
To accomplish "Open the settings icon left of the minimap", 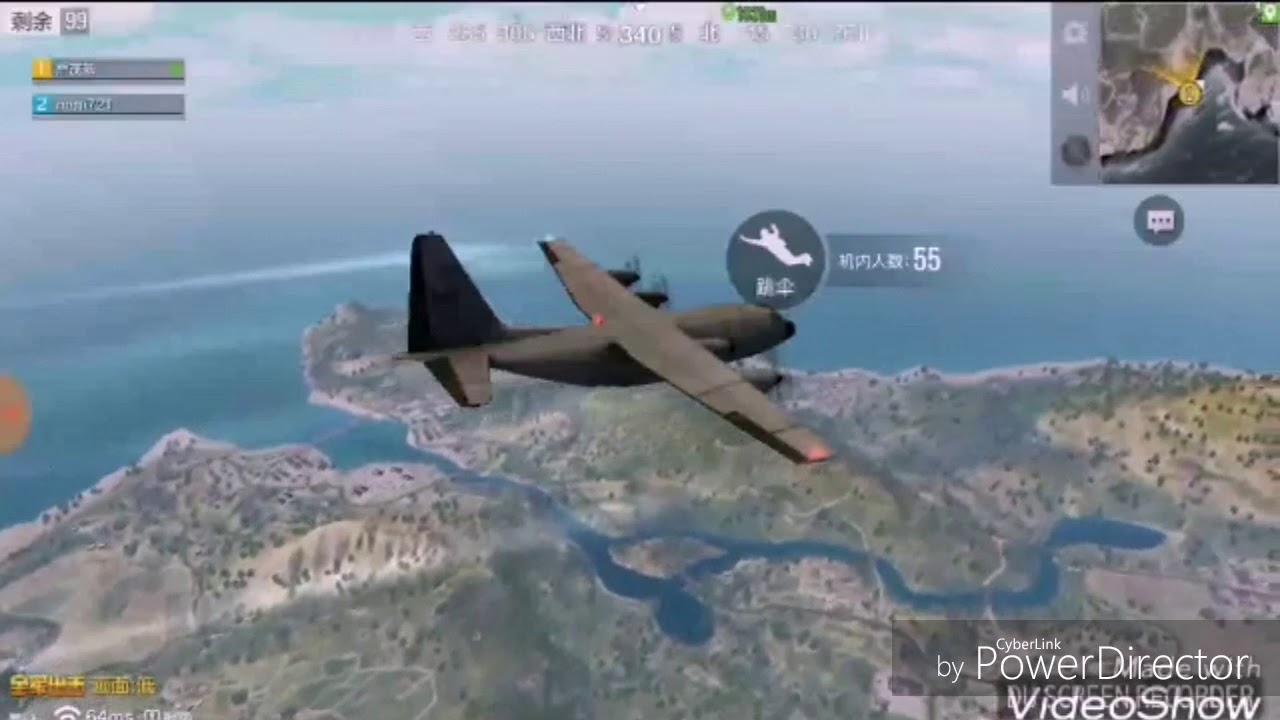I will click(1075, 30).
